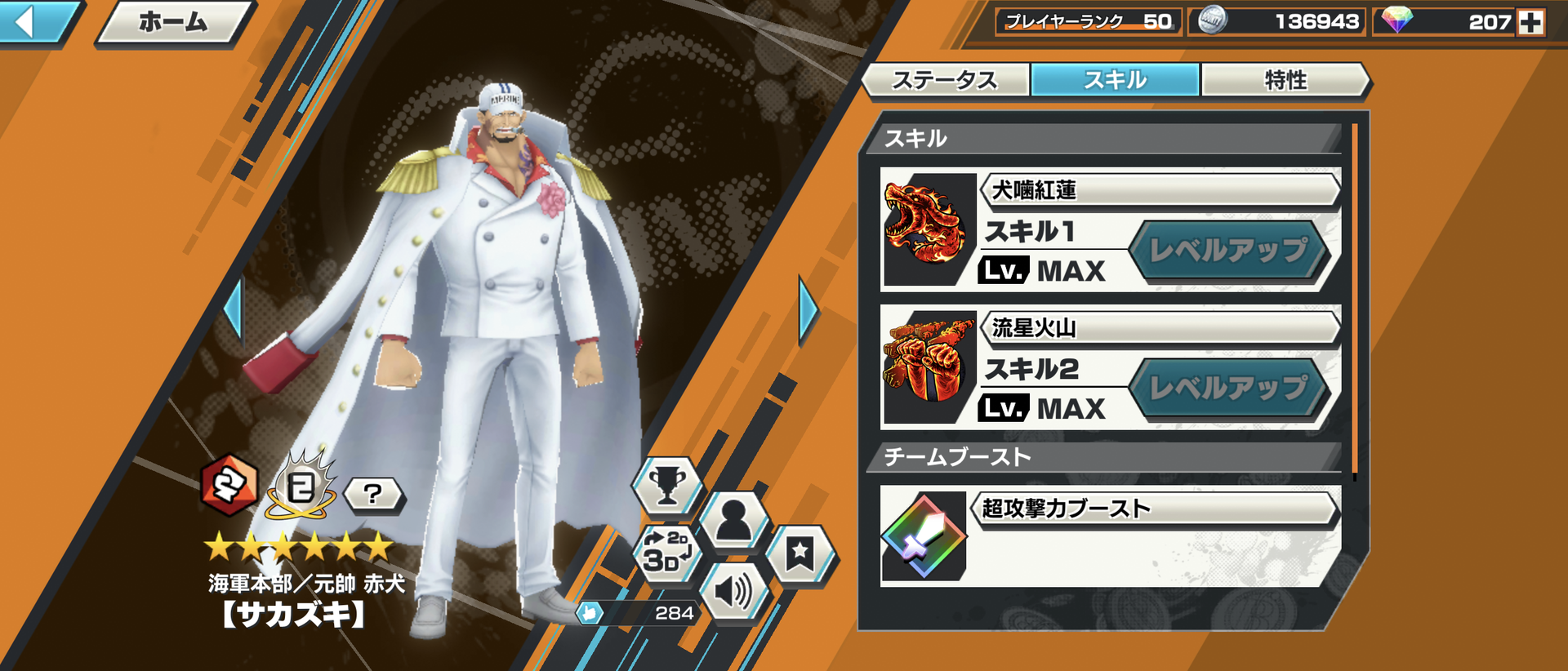Play the character voice via speaker icon

733,591
